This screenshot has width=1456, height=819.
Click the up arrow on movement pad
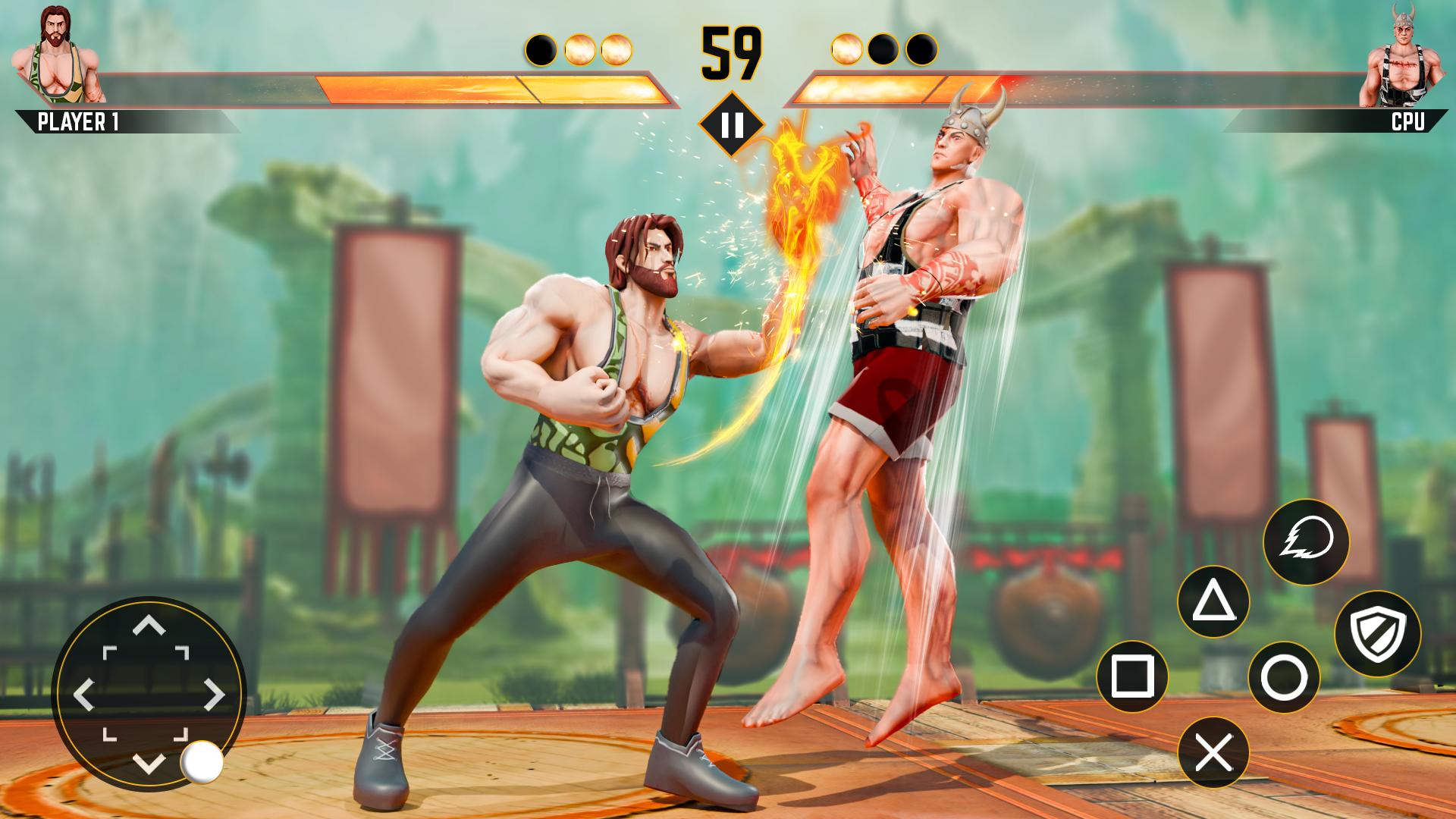pyautogui.click(x=149, y=626)
